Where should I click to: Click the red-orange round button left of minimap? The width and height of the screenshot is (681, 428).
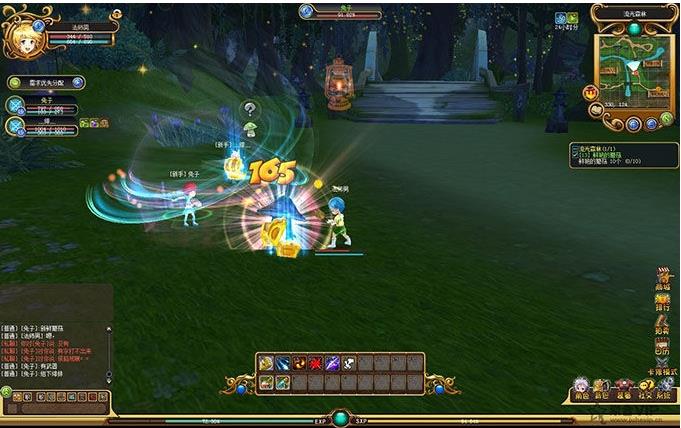592,93
